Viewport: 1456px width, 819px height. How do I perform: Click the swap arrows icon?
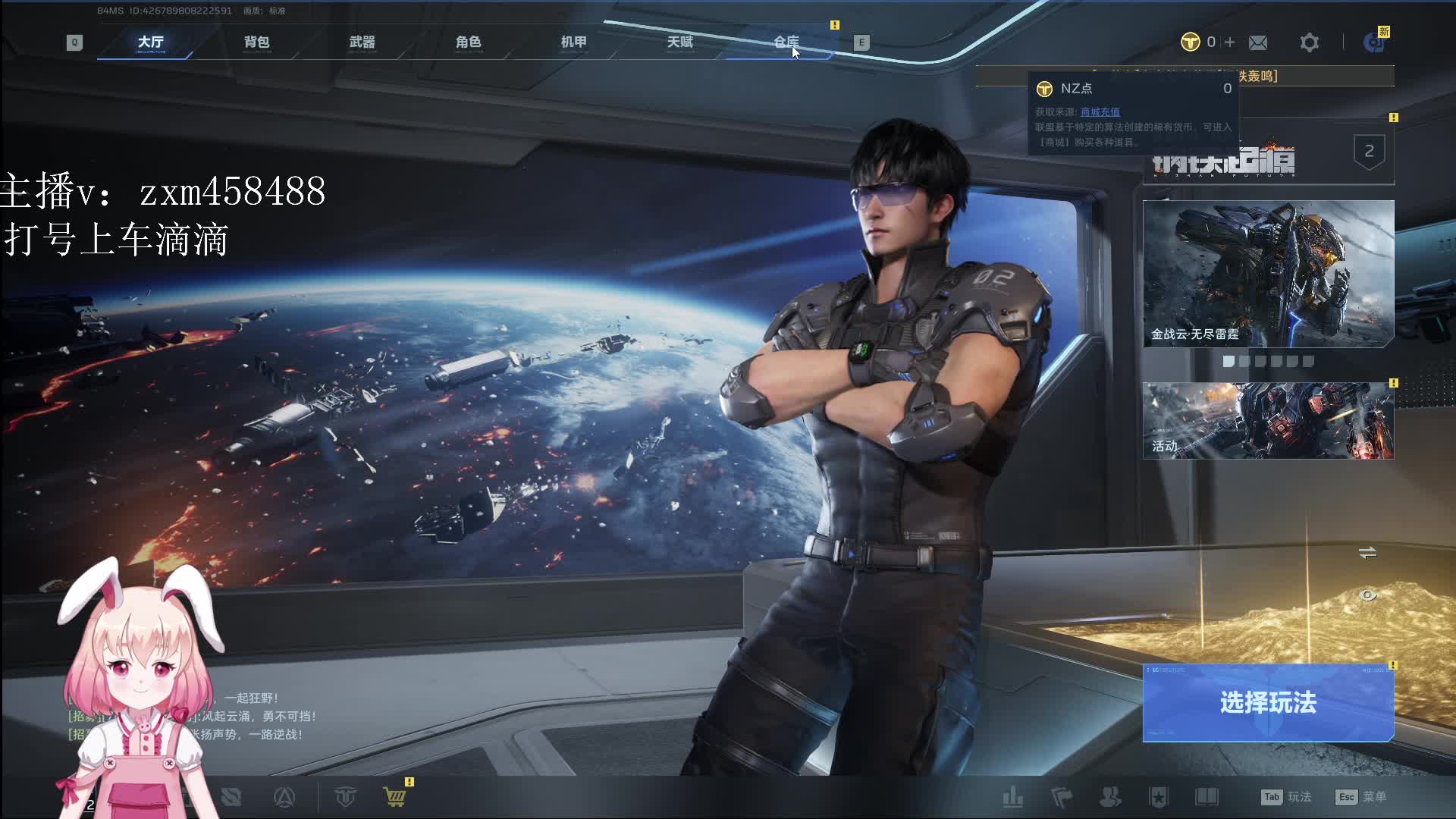1367,553
